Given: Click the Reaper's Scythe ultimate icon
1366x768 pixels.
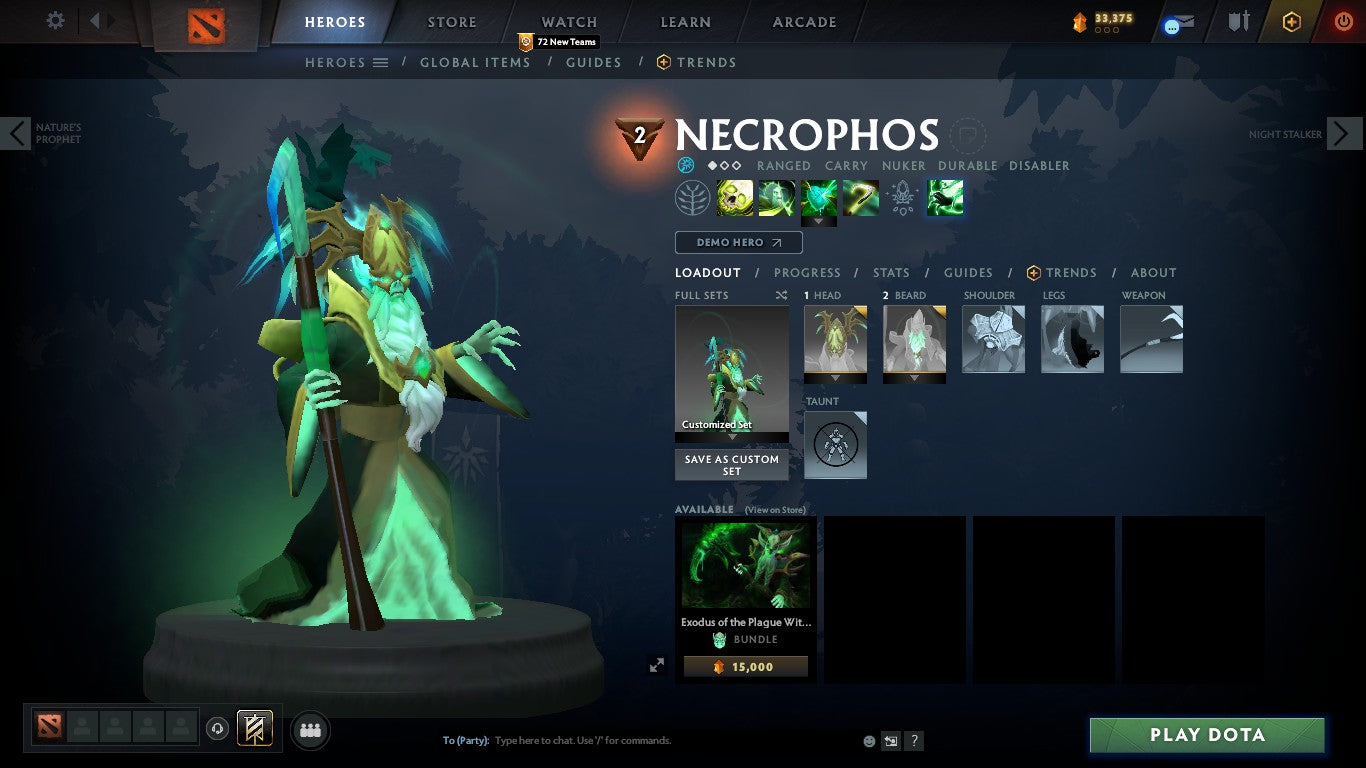Looking at the screenshot, I should point(861,197).
